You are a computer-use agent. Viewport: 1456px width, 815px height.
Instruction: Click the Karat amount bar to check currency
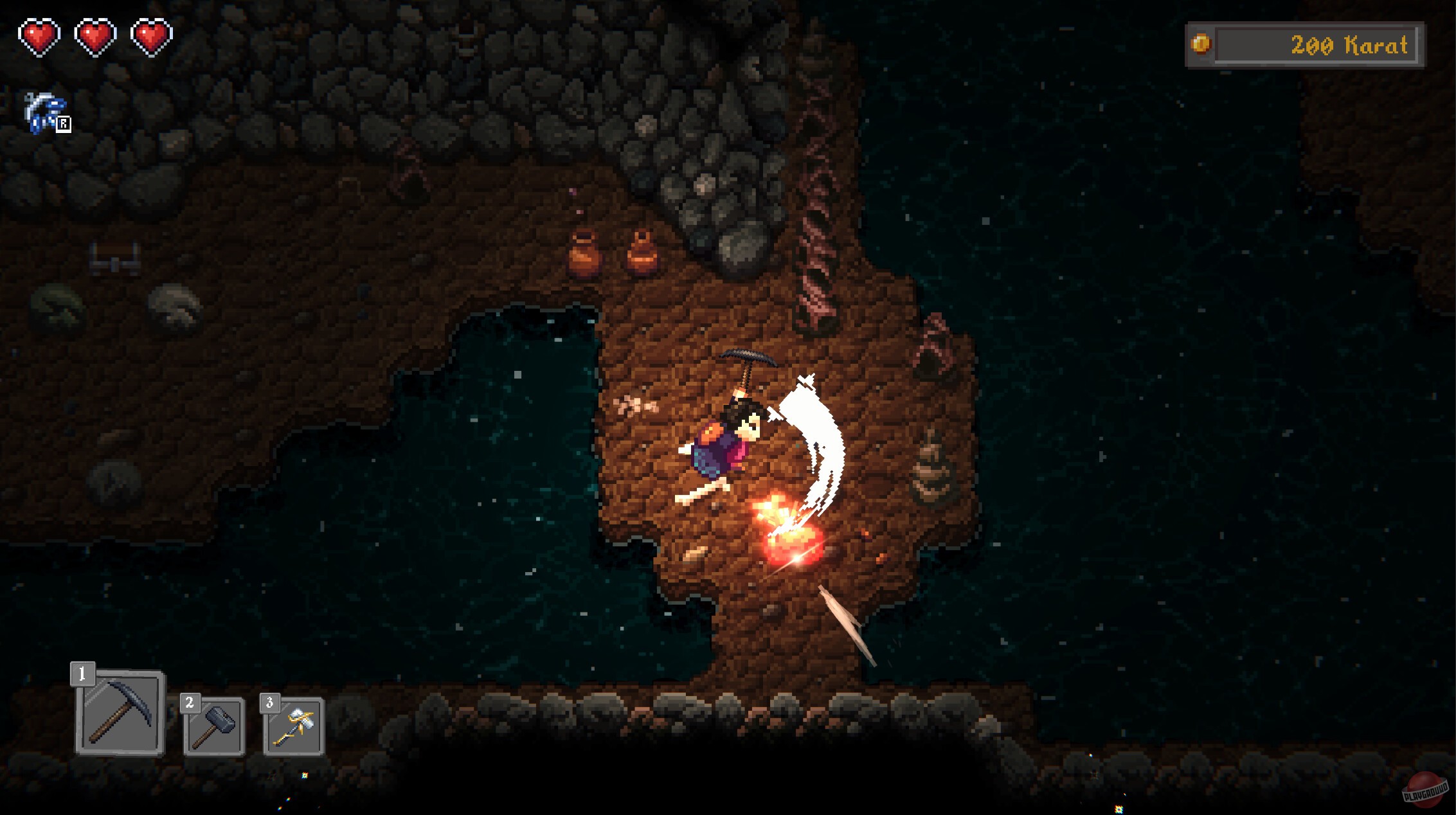(1324, 44)
